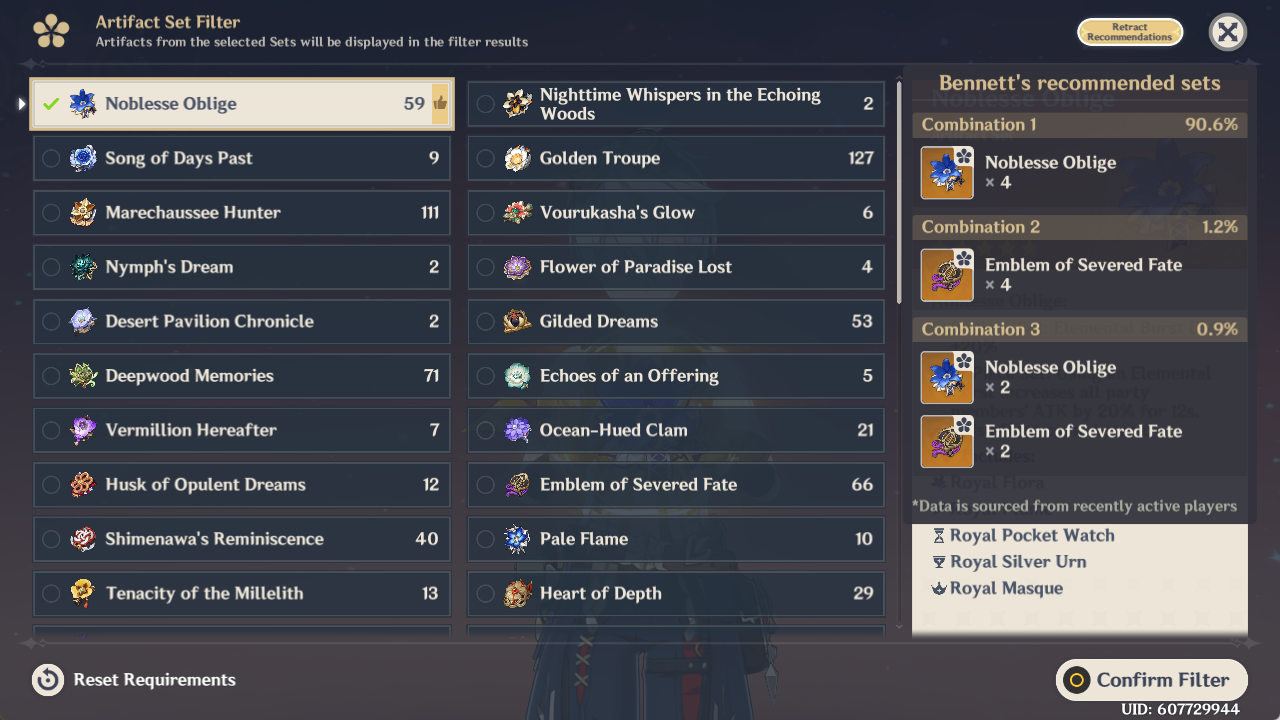Select Desert Pavilion Chronicle set
This screenshot has width=1280, height=720.
241,321
